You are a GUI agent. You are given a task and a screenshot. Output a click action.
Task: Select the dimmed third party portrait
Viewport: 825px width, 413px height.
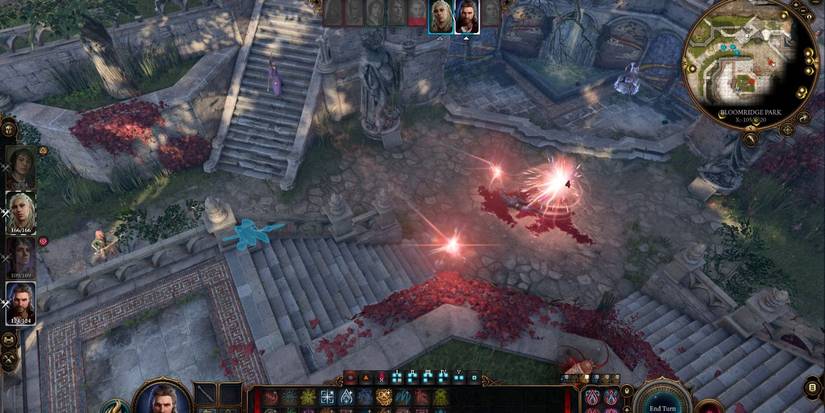21,254
